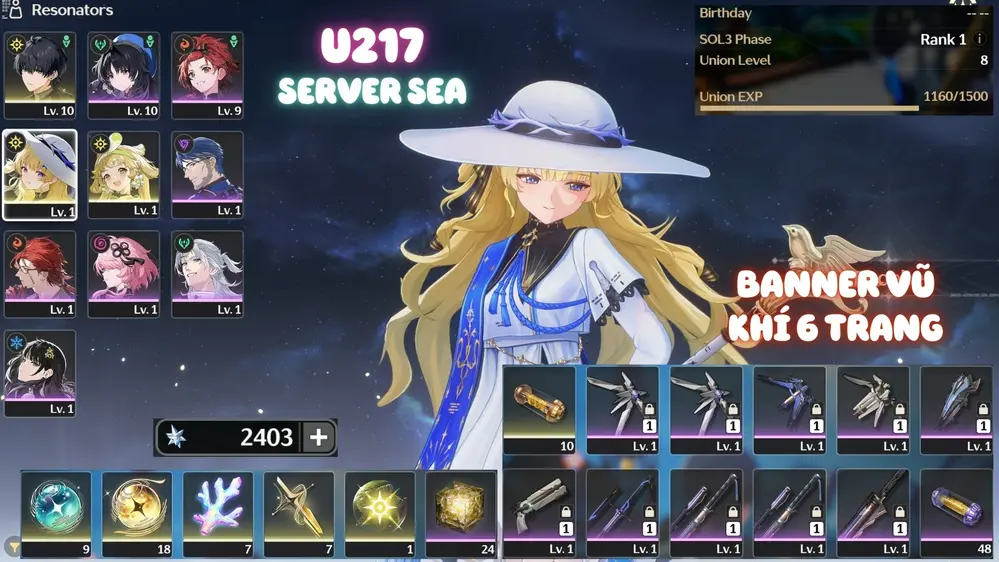Pick the red-haired girl resonator at Lv. 9

(207, 75)
